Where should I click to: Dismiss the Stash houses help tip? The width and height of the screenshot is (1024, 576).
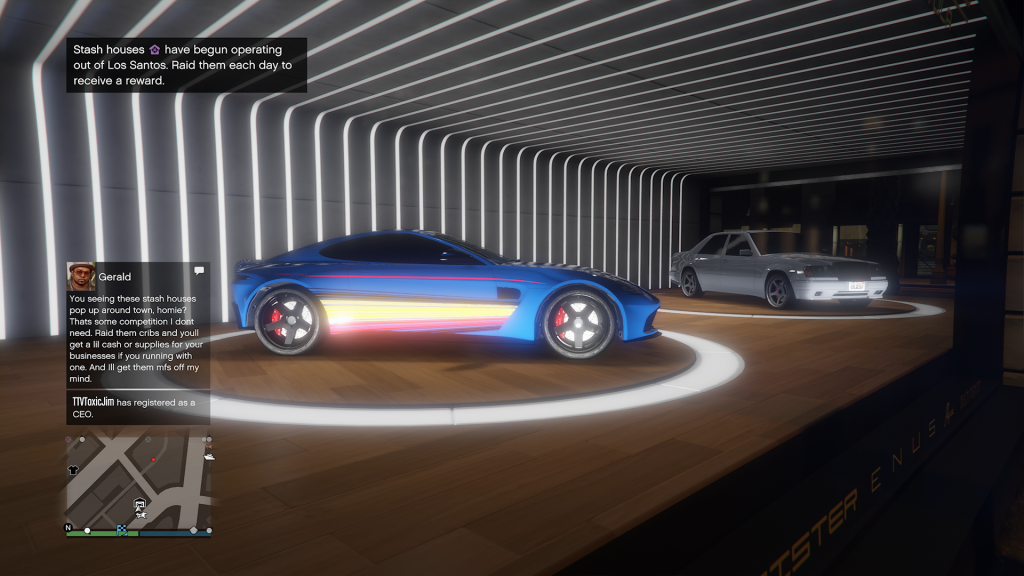tap(186, 65)
